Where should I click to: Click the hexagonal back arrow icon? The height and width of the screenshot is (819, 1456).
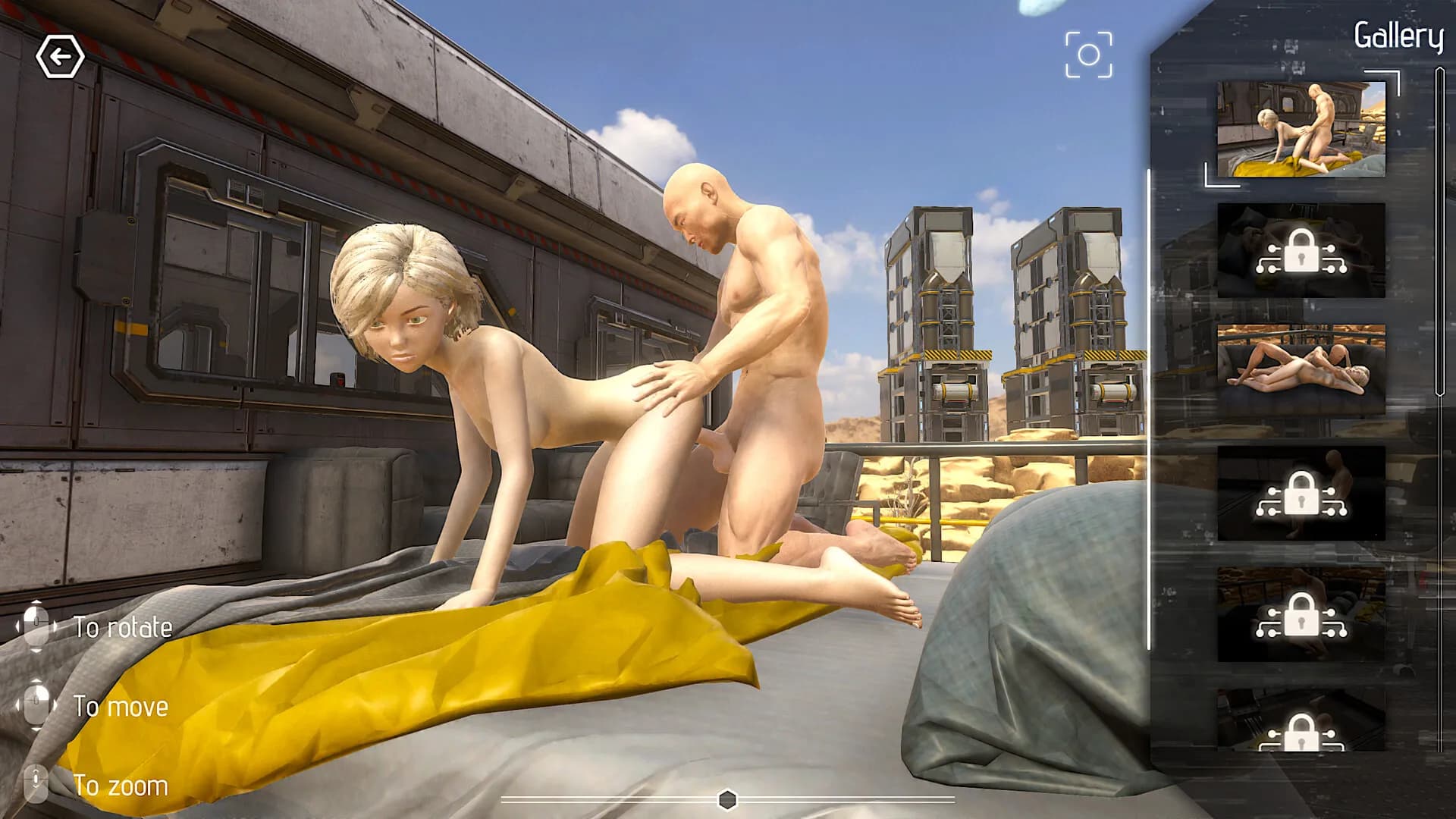click(x=62, y=55)
